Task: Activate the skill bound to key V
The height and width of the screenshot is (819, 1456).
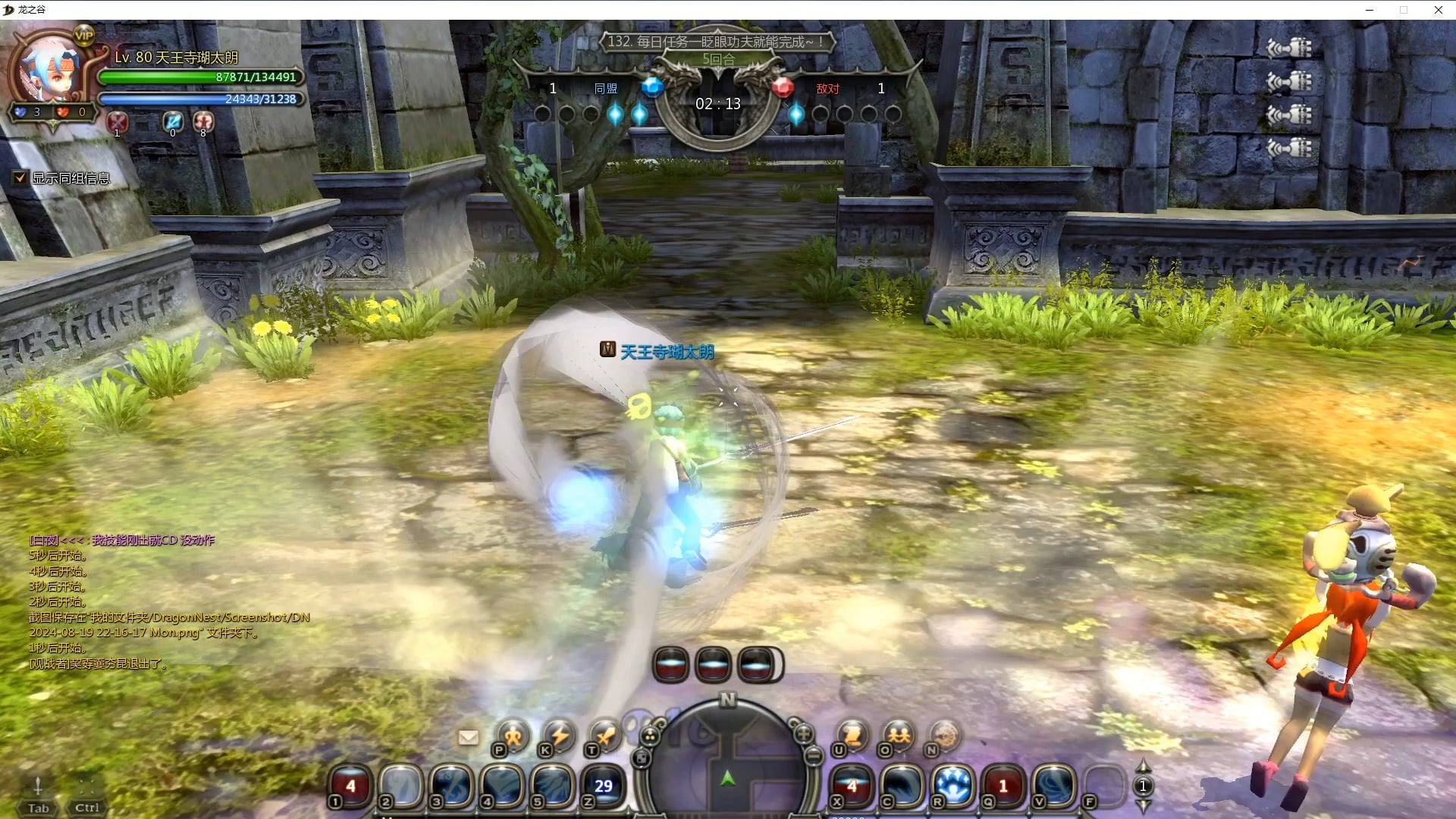Action: tap(1054, 785)
